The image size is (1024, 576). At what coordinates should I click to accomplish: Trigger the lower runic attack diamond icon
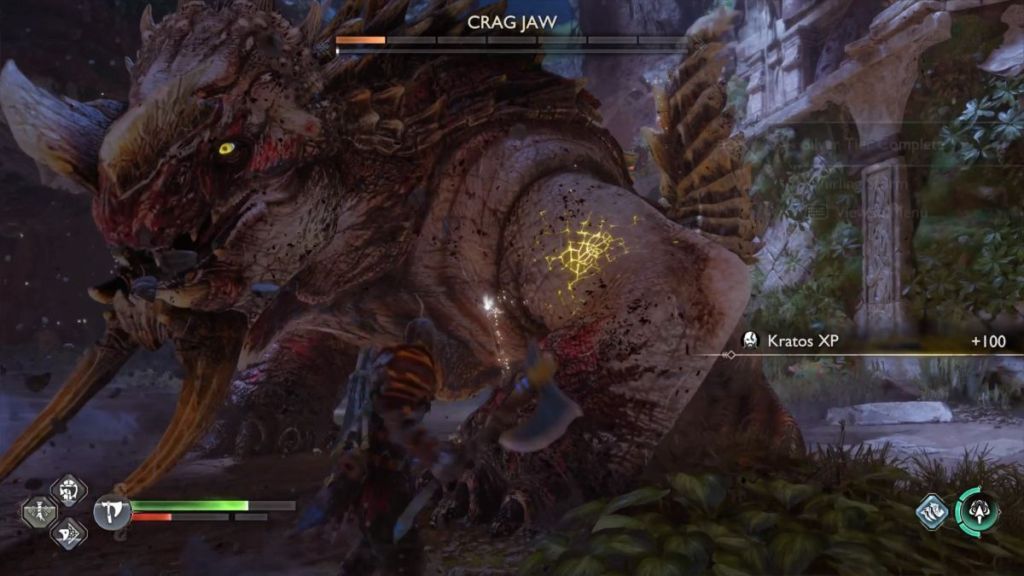click(x=69, y=533)
